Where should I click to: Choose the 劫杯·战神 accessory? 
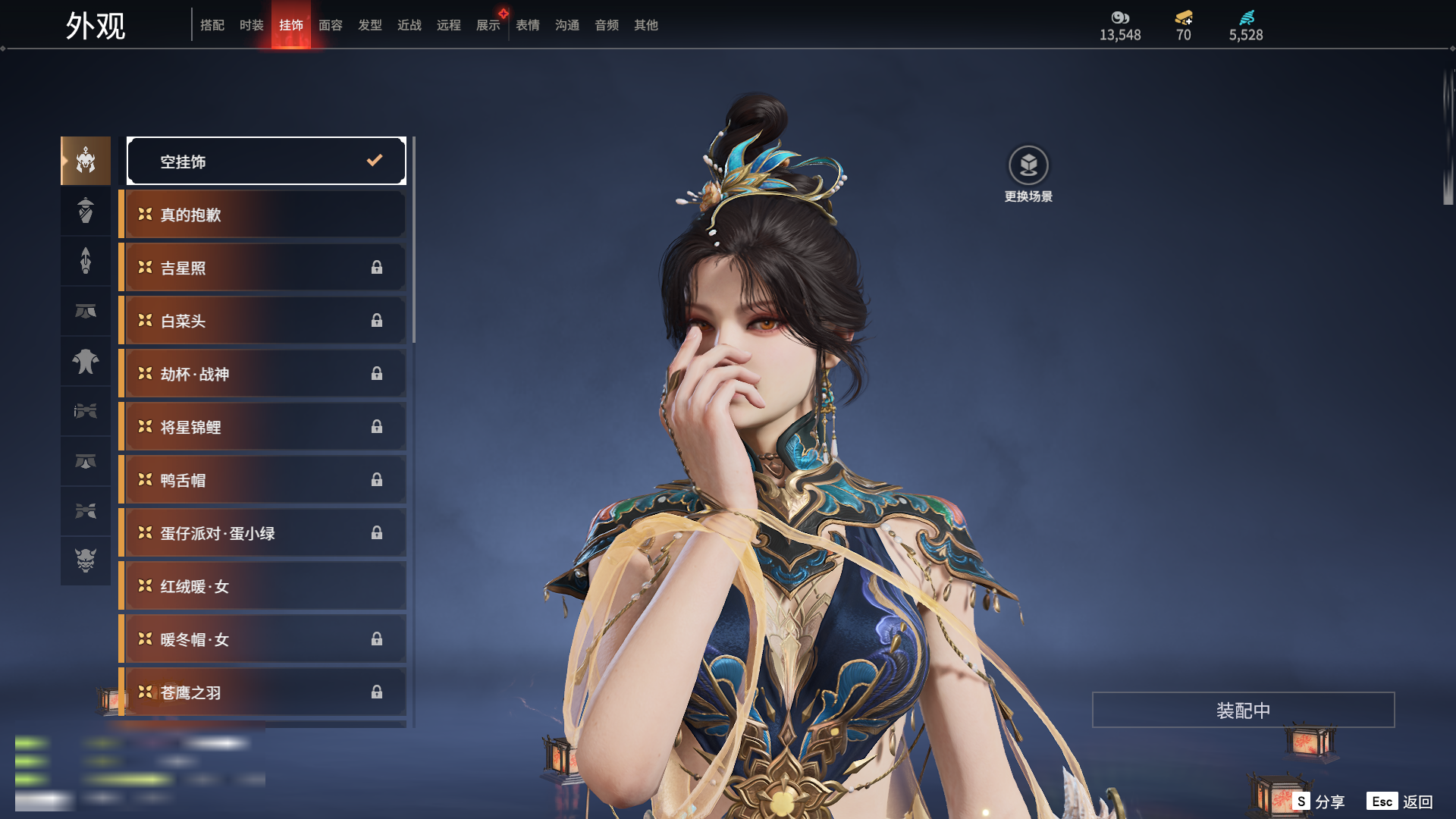tap(264, 374)
